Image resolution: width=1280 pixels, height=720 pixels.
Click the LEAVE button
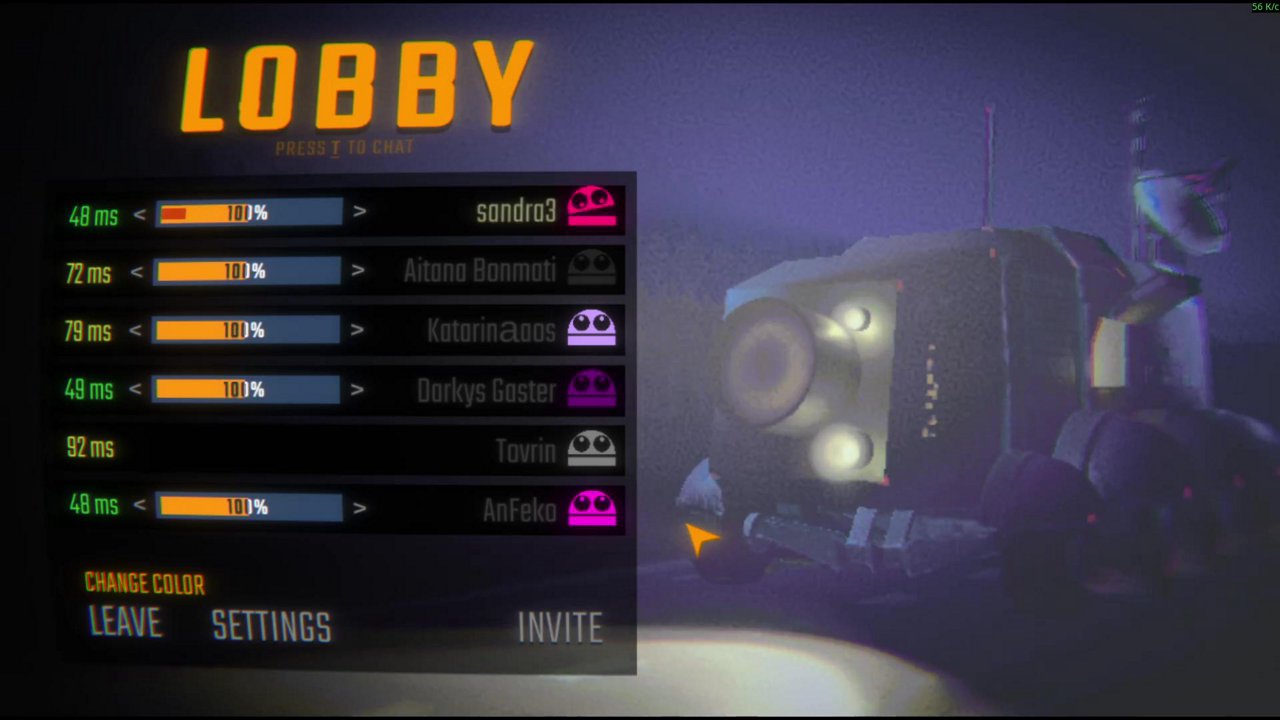[x=124, y=624]
